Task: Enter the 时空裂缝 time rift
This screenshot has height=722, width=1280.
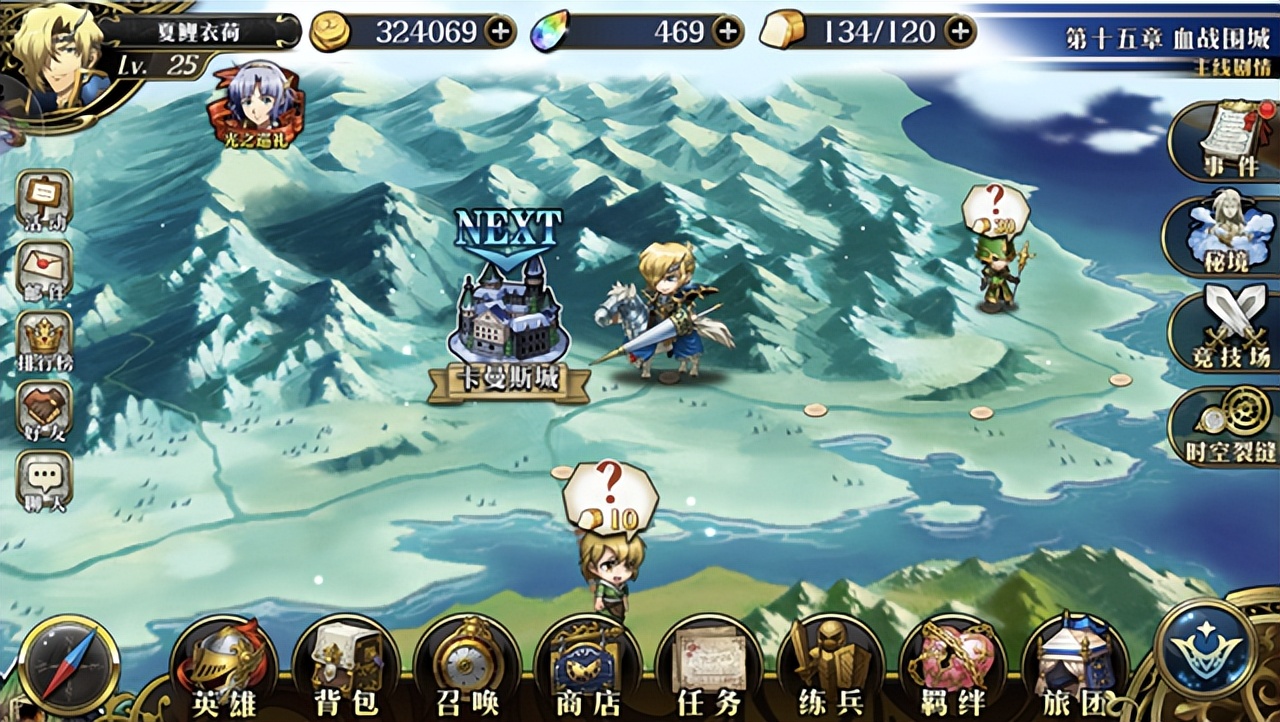Action: (1227, 426)
